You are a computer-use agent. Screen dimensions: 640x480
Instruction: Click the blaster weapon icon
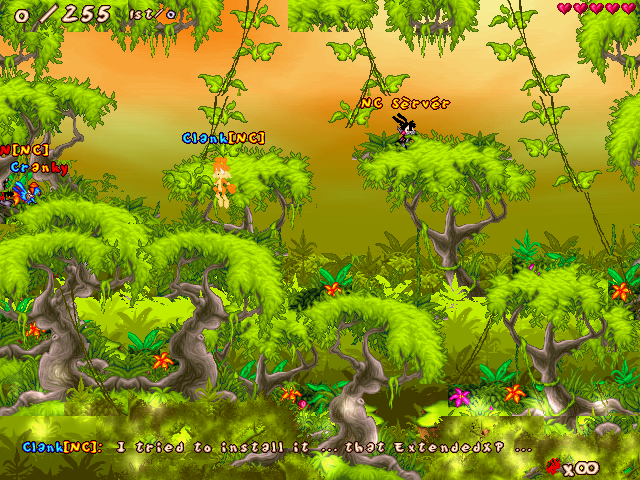tap(552, 465)
